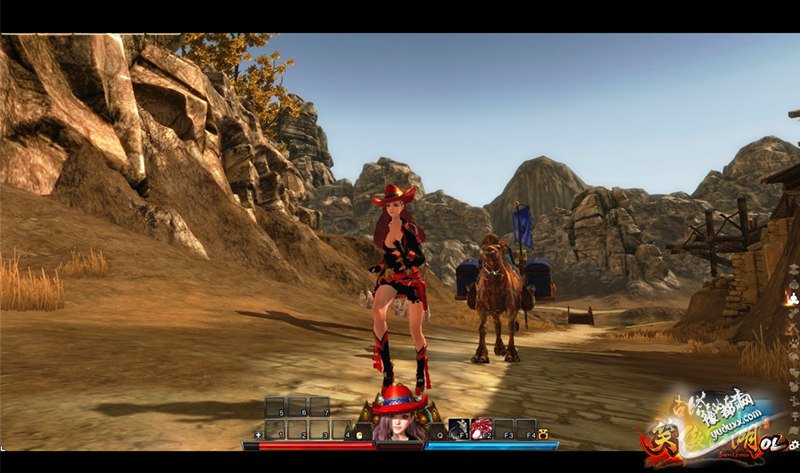
Task: Open the yellow paw icon
Action: click(543, 434)
